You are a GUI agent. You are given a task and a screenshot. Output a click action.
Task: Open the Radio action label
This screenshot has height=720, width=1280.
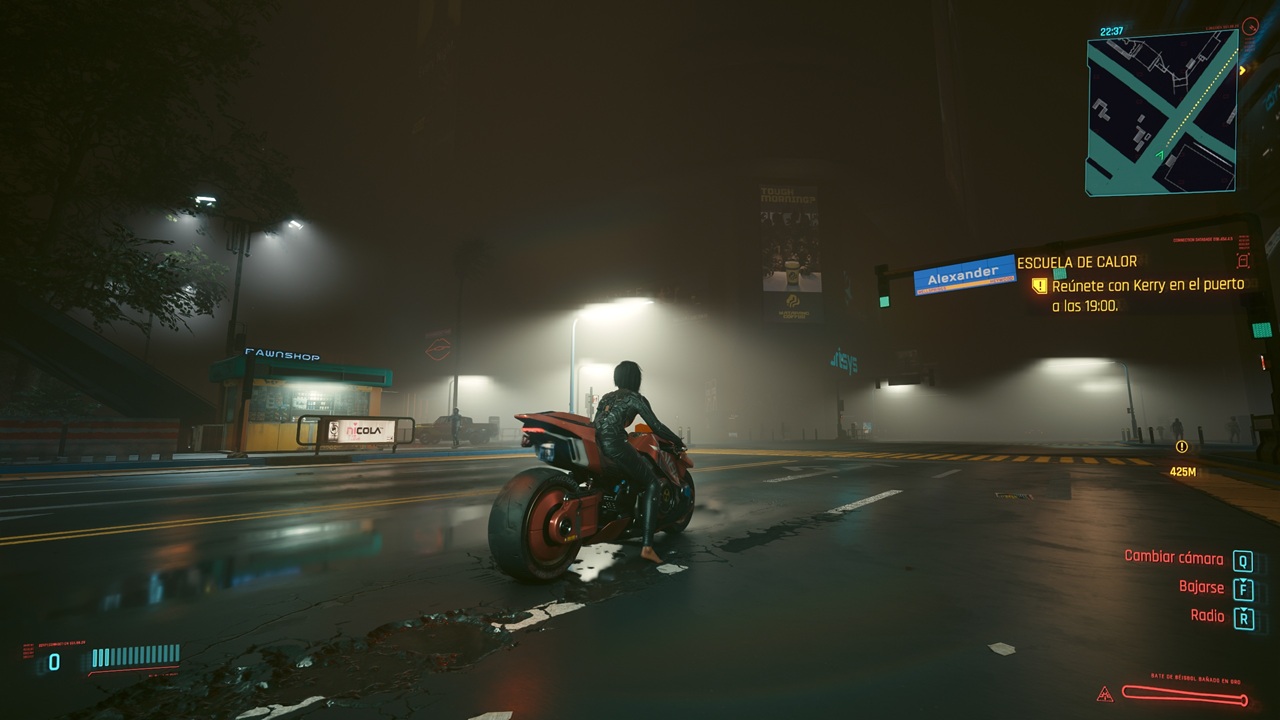click(1207, 616)
